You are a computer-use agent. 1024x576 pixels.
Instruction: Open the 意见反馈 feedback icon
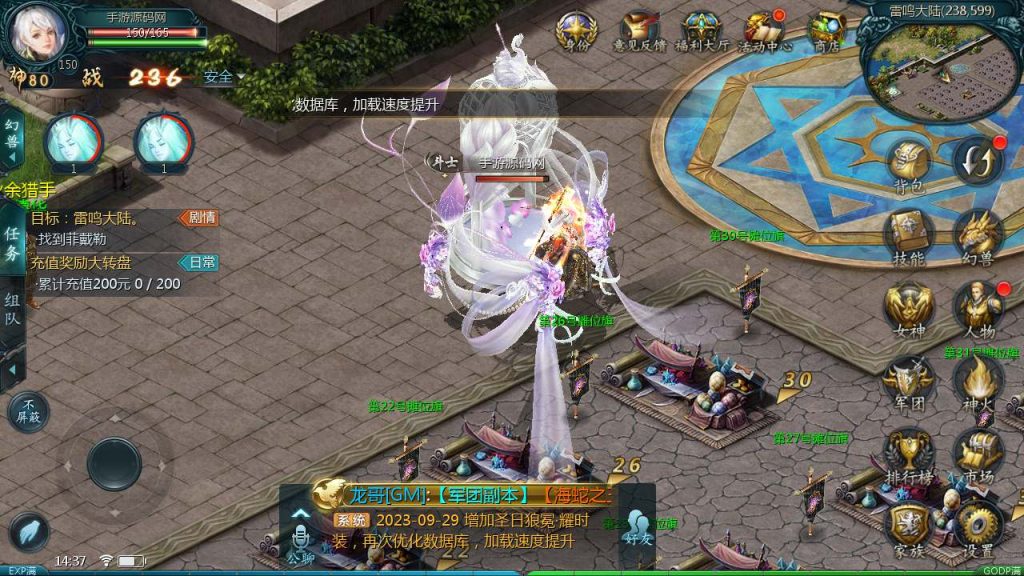[x=640, y=32]
